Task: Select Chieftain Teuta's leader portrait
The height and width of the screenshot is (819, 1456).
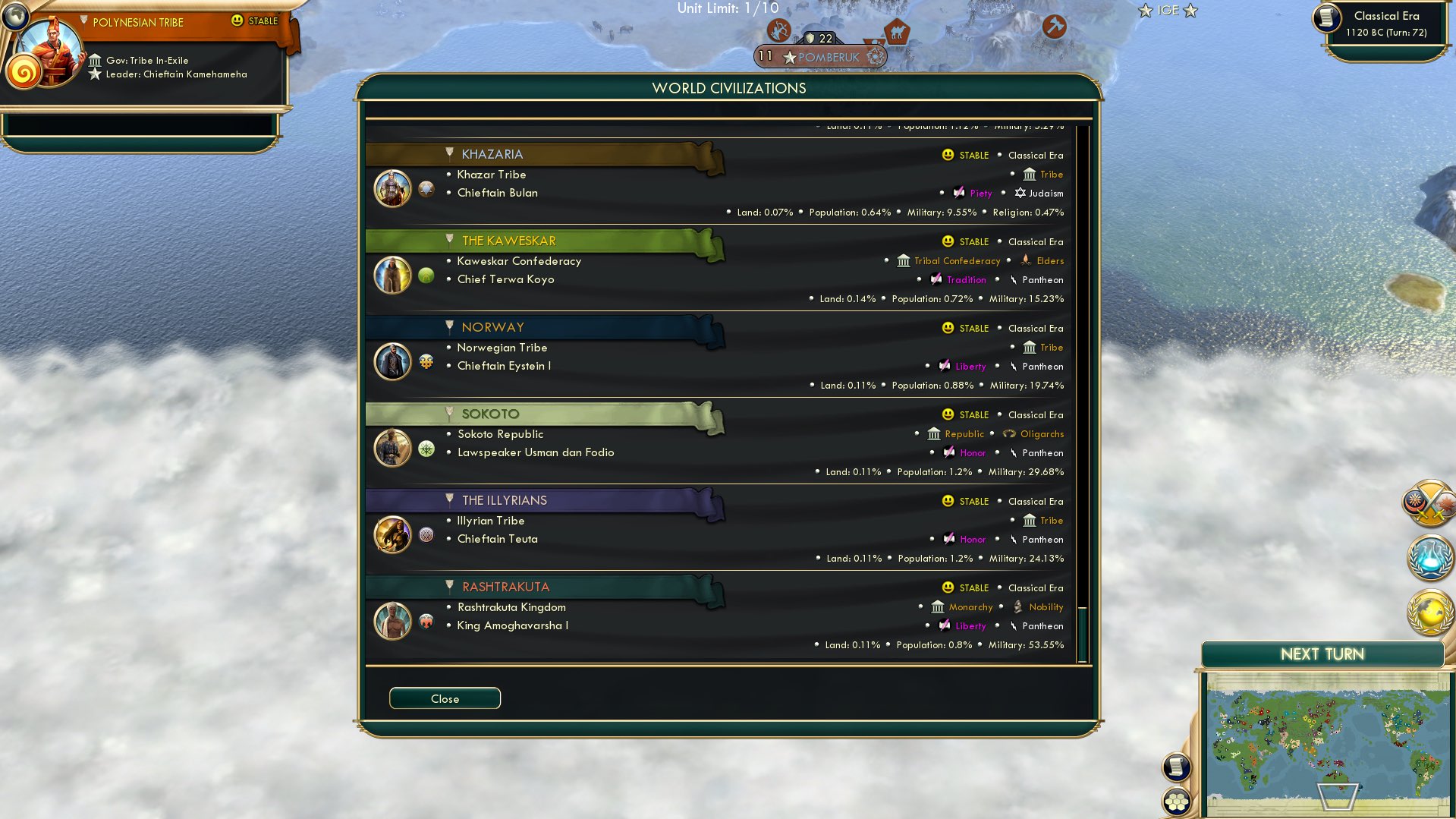Action: click(392, 534)
